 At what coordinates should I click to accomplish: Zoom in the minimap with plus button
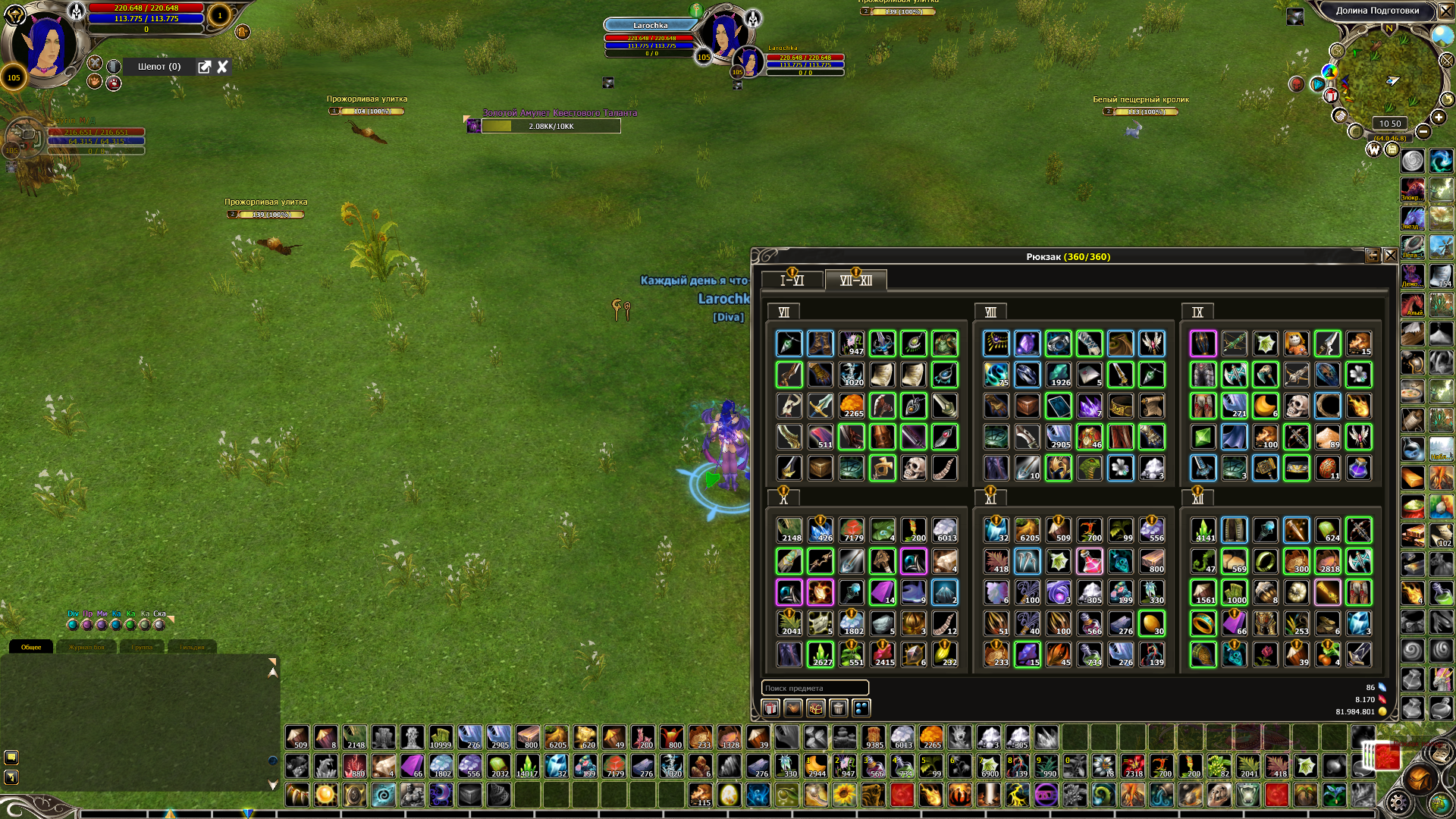pos(1439,118)
